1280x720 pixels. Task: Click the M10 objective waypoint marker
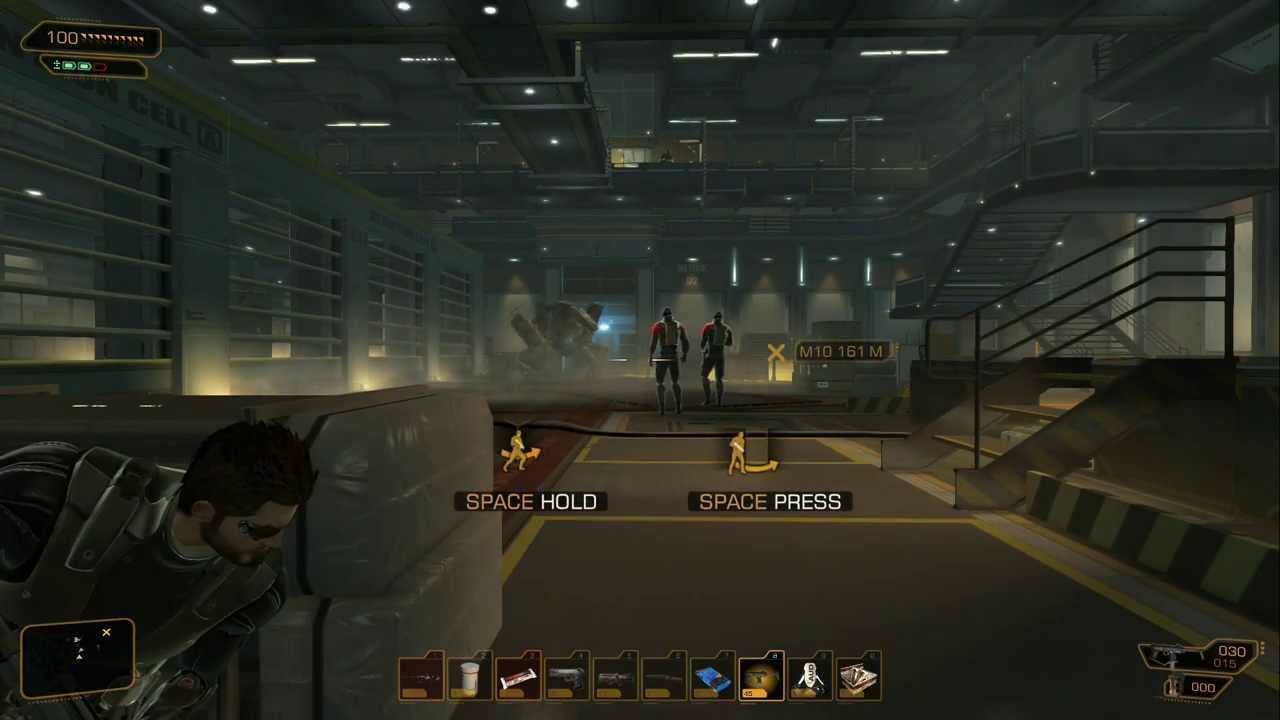click(778, 352)
